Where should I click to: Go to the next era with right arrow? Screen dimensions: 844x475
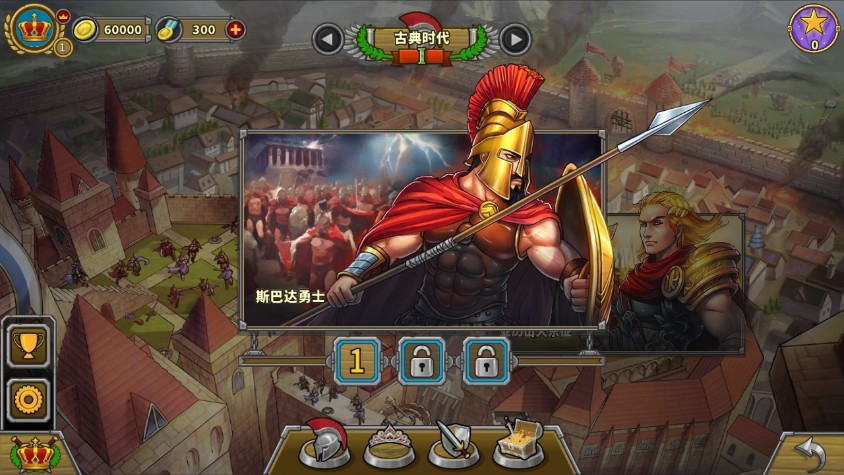pos(515,39)
